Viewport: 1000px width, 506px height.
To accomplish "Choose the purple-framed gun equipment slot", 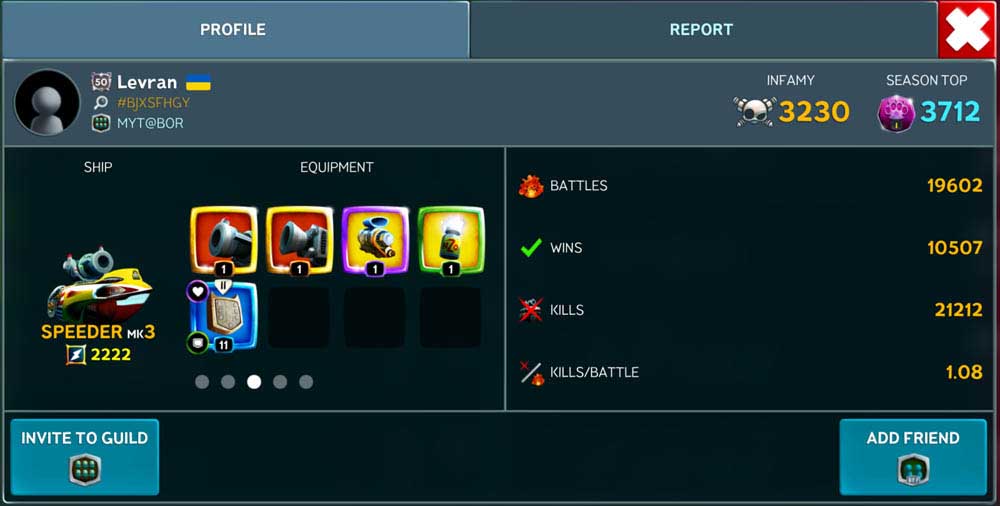I will (375, 240).
